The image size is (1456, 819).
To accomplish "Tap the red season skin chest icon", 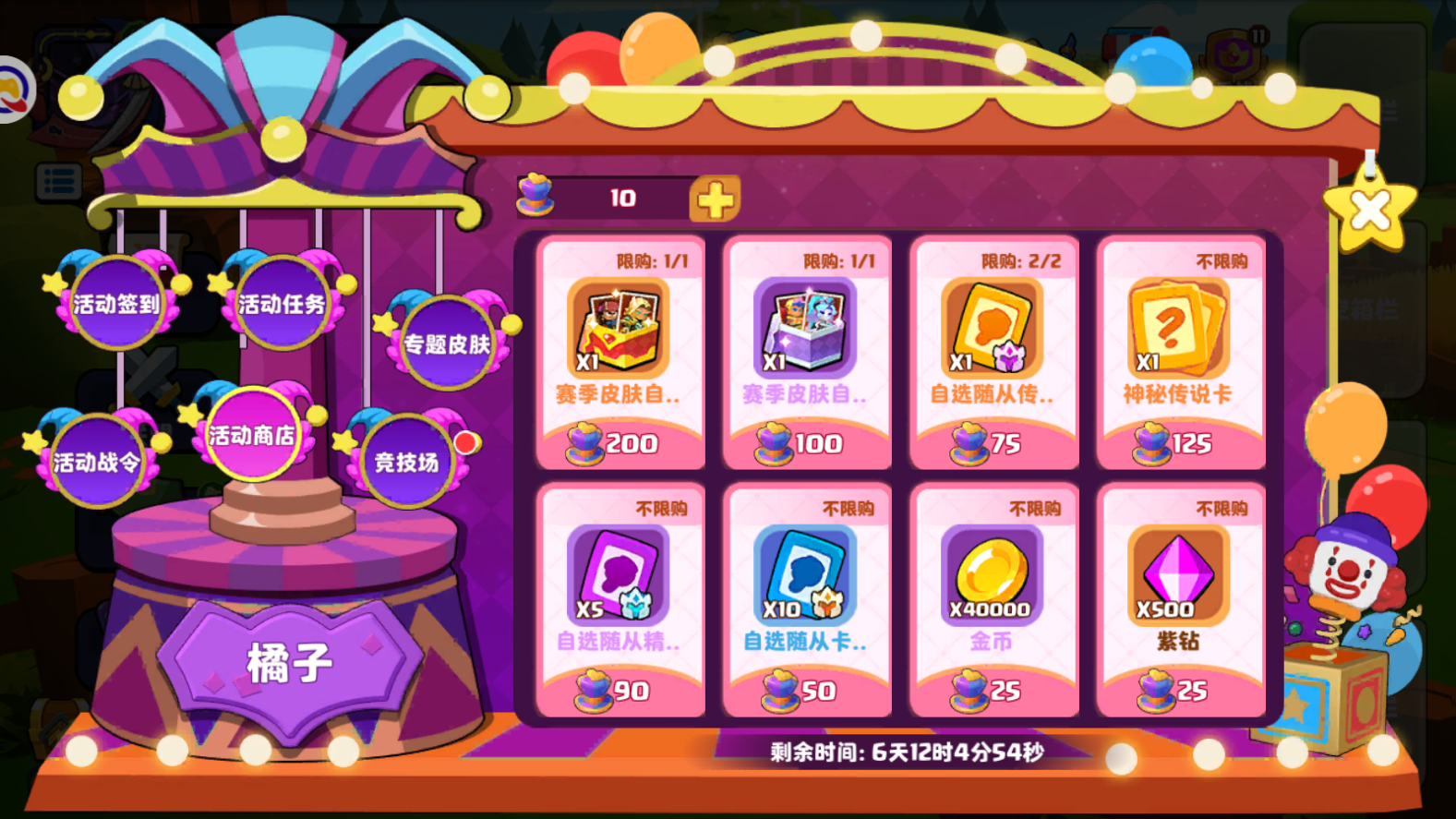I will (620, 328).
